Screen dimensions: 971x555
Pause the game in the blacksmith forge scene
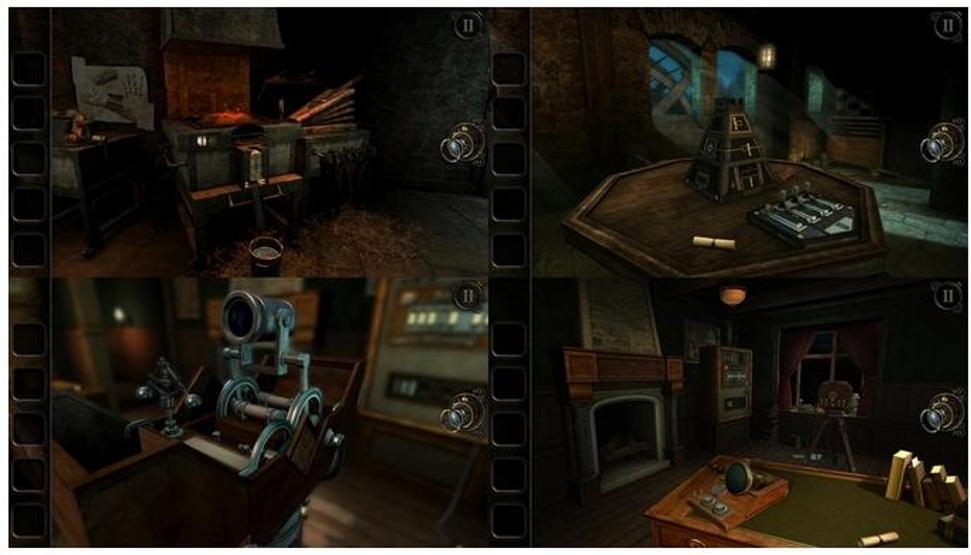[x=468, y=26]
